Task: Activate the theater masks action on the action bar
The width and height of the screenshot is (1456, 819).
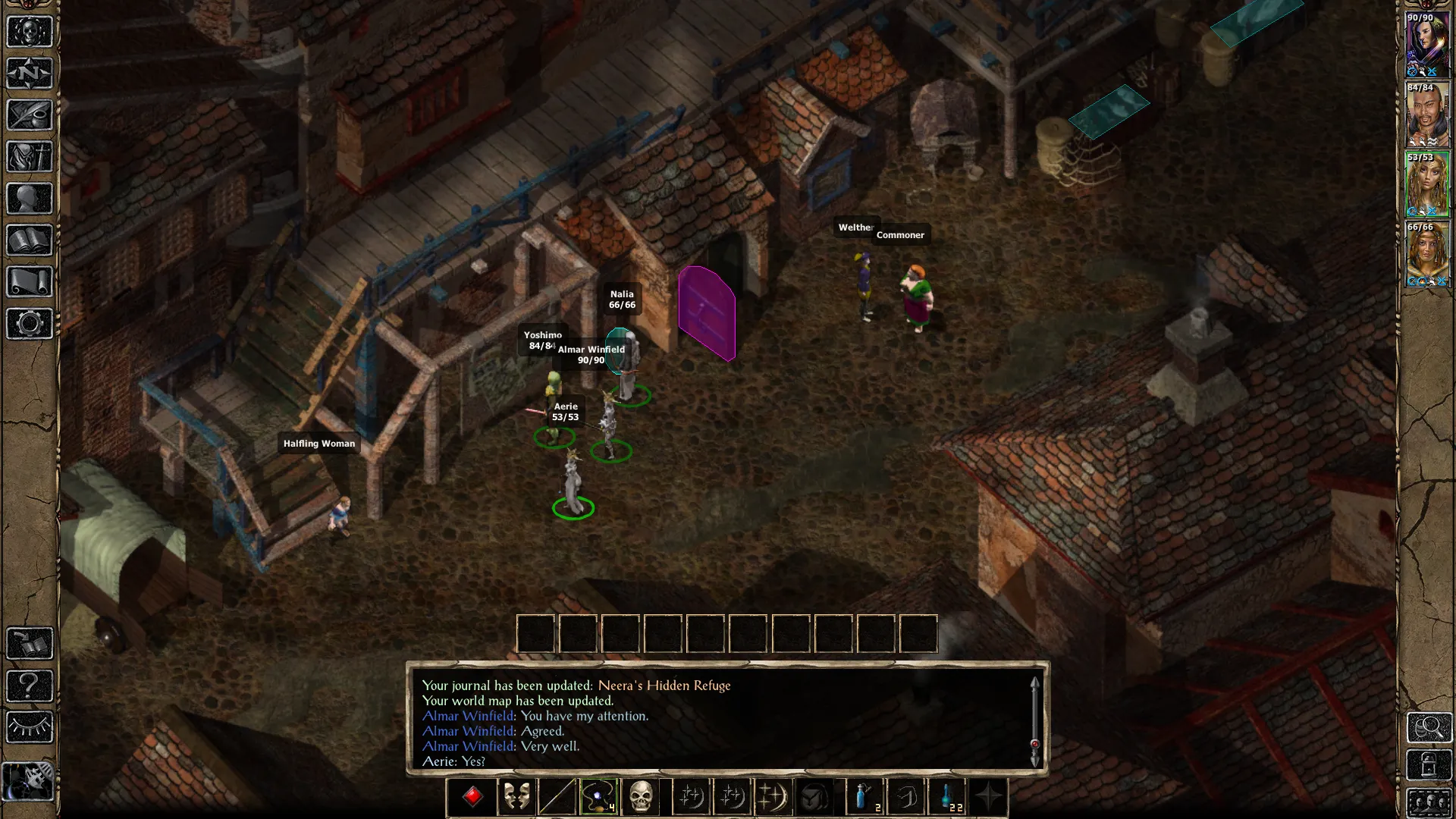Action: click(x=516, y=797)
